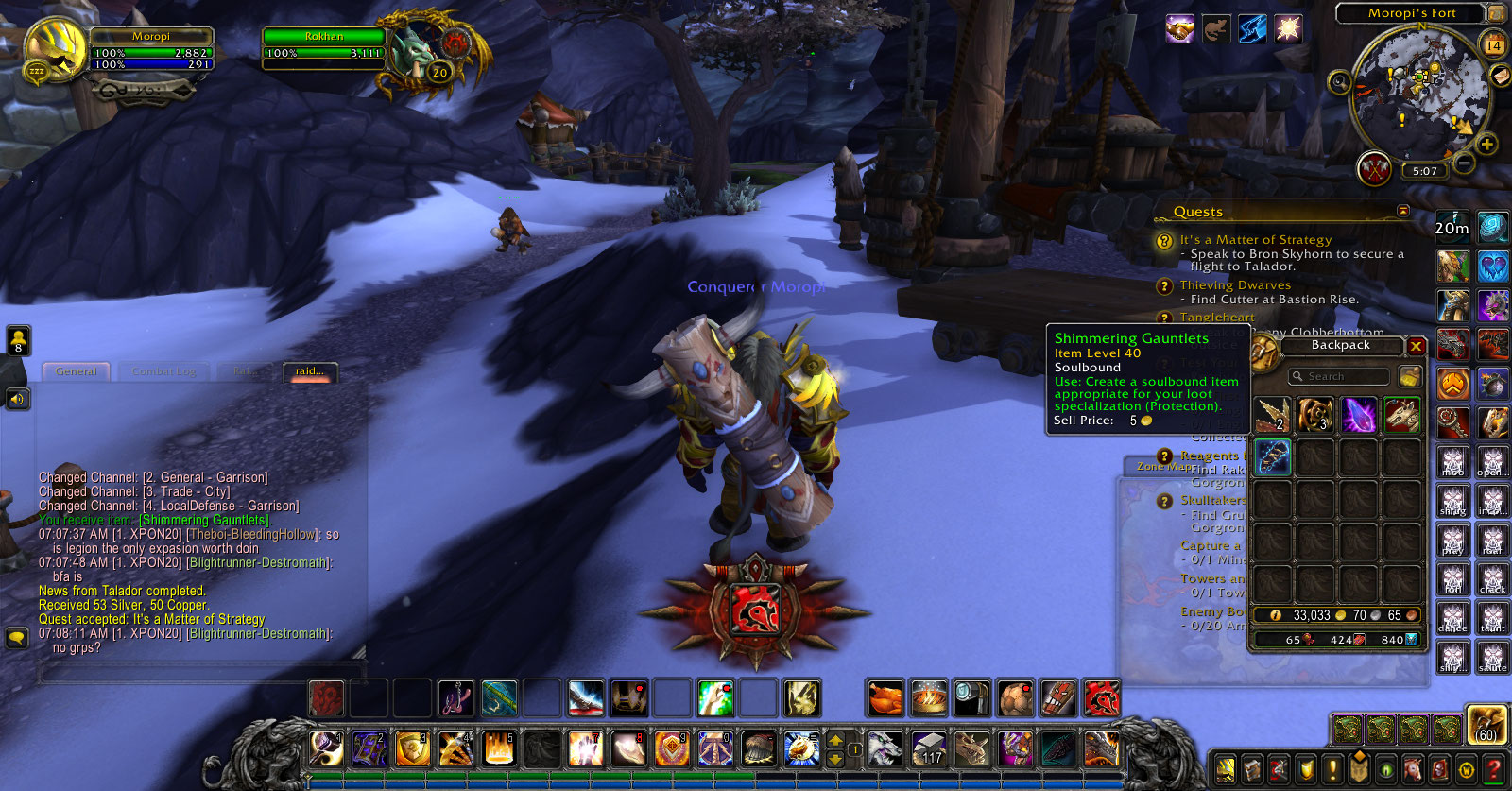Close the Backpack window
1512x791 pixels.
tap(1416, 347)
